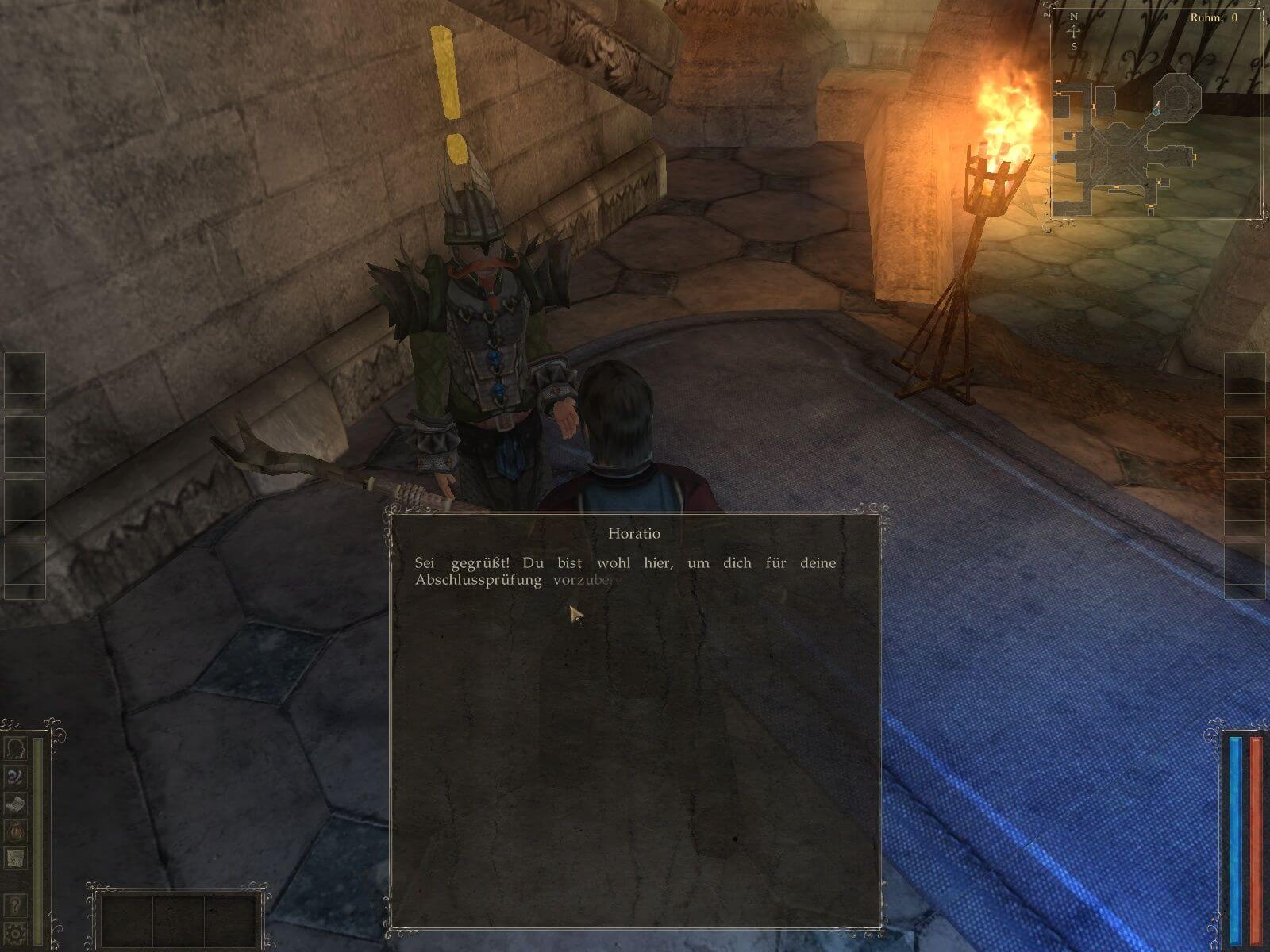Open the orange pouch inventory icon

(x=15, y=831)
